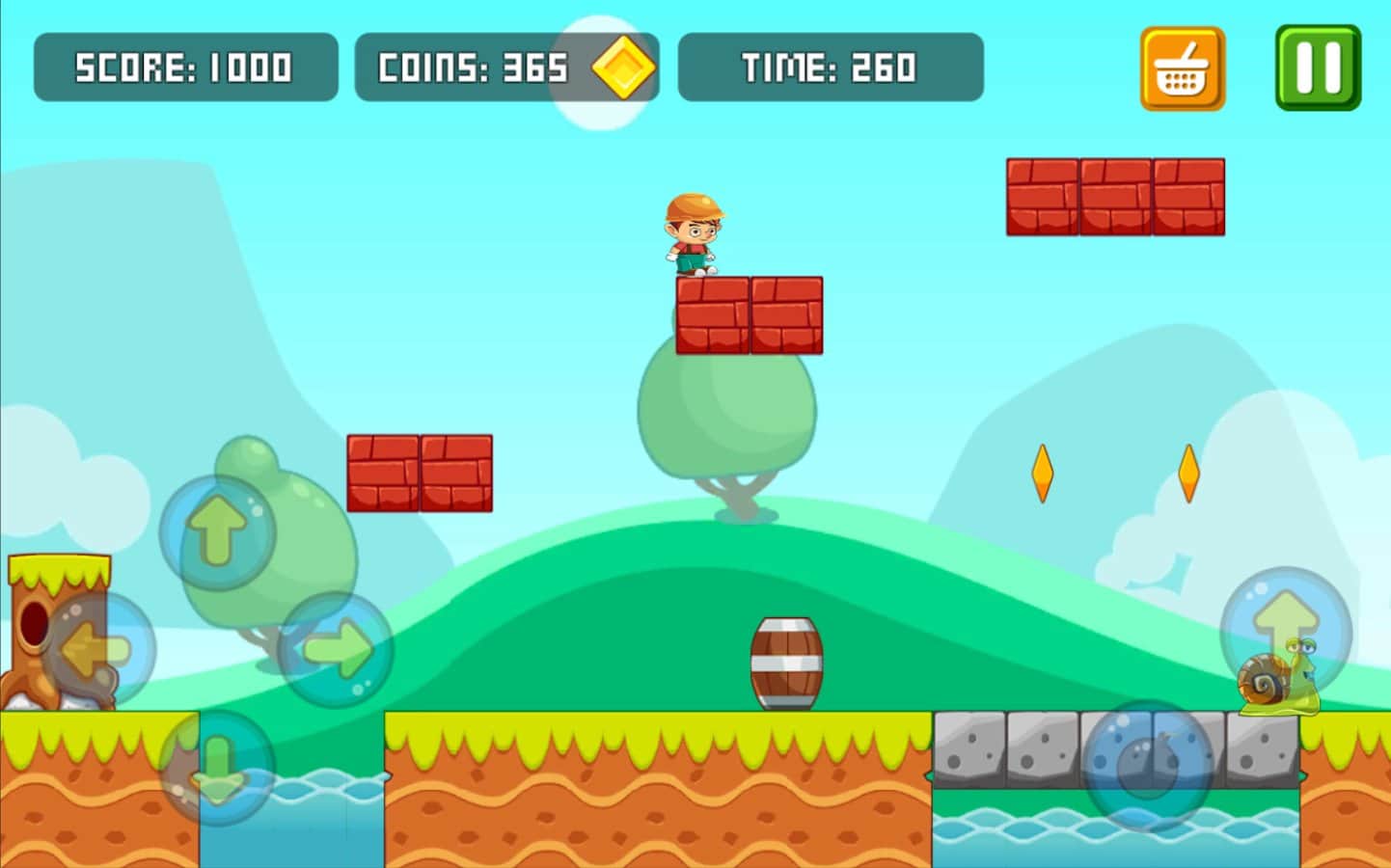
Task: Click the floating red bricks at top right
Action: point(1115,195)
